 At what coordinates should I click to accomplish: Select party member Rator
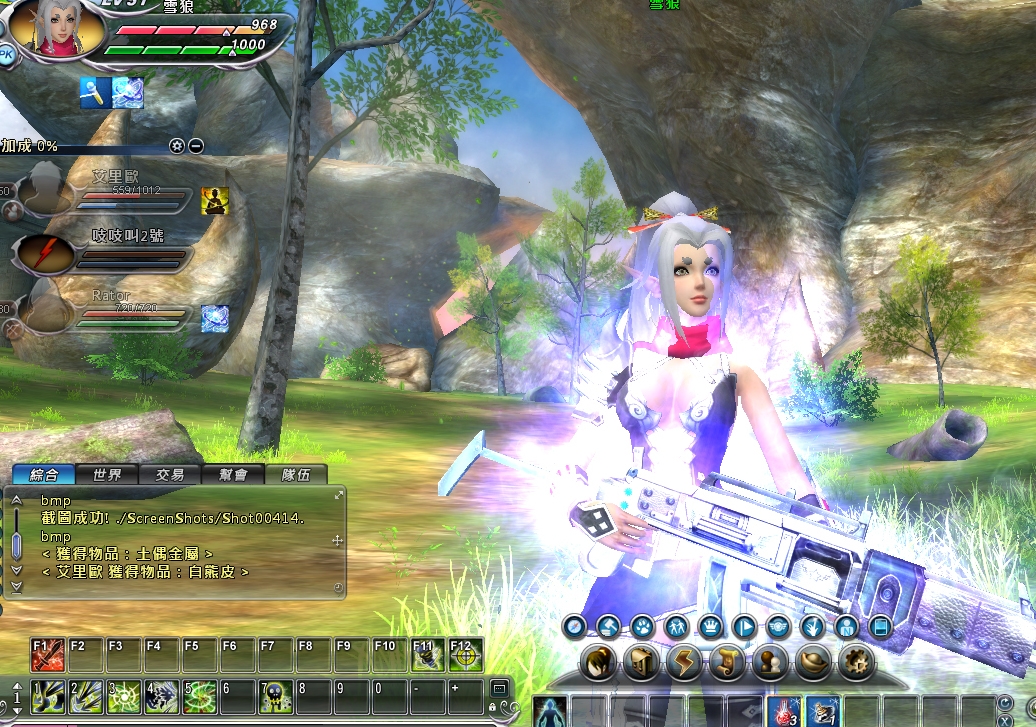pyautogui.click(x=45, y=312)
